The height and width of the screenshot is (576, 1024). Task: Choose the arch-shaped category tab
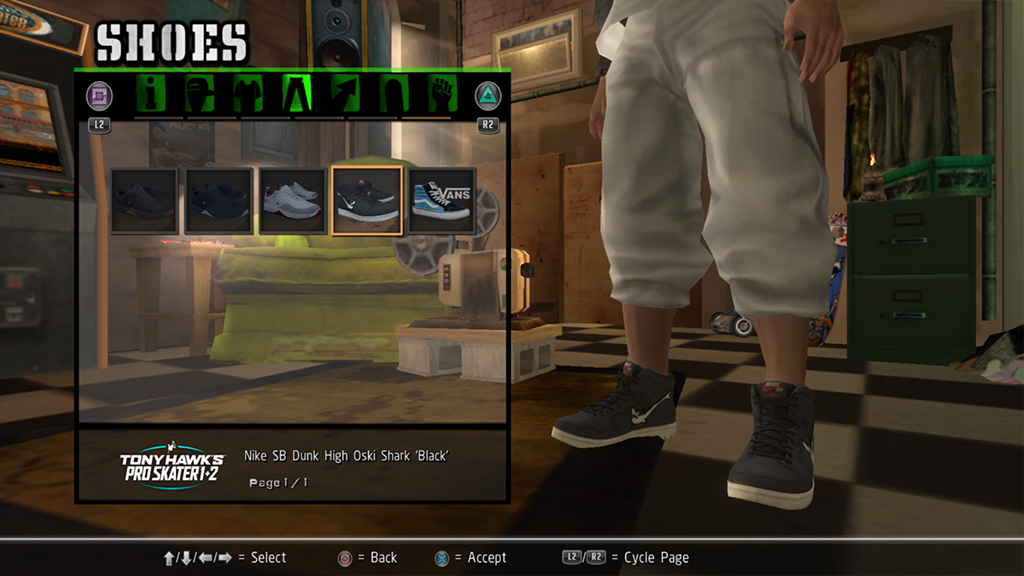coord(392,94)
